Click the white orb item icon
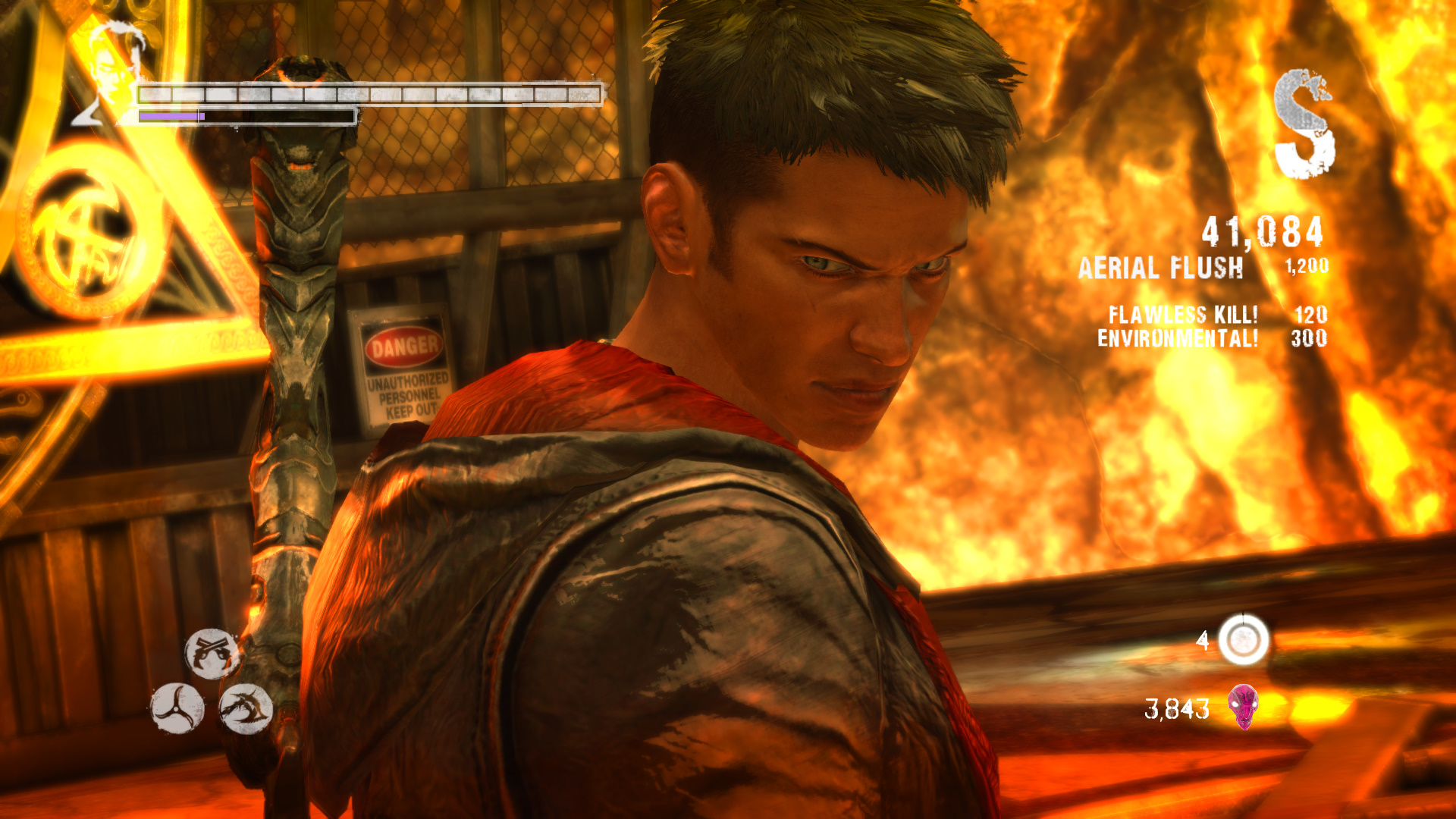The width and height of the screenshot is (1456, 819). (1243, 640)
